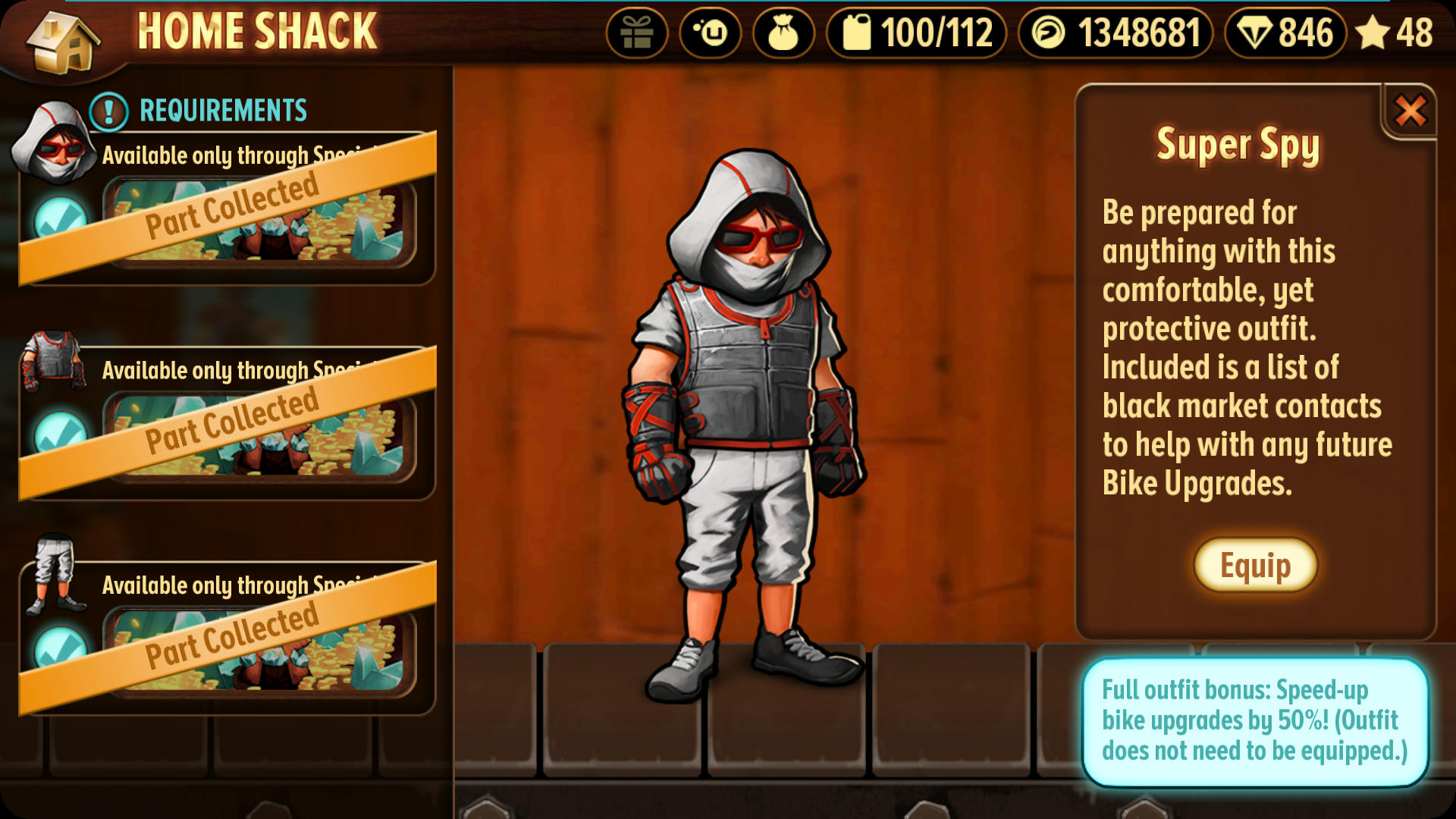Tap the diamond gem balance 846
Screen dimensions: 1456x819
tap(1285, 33)
